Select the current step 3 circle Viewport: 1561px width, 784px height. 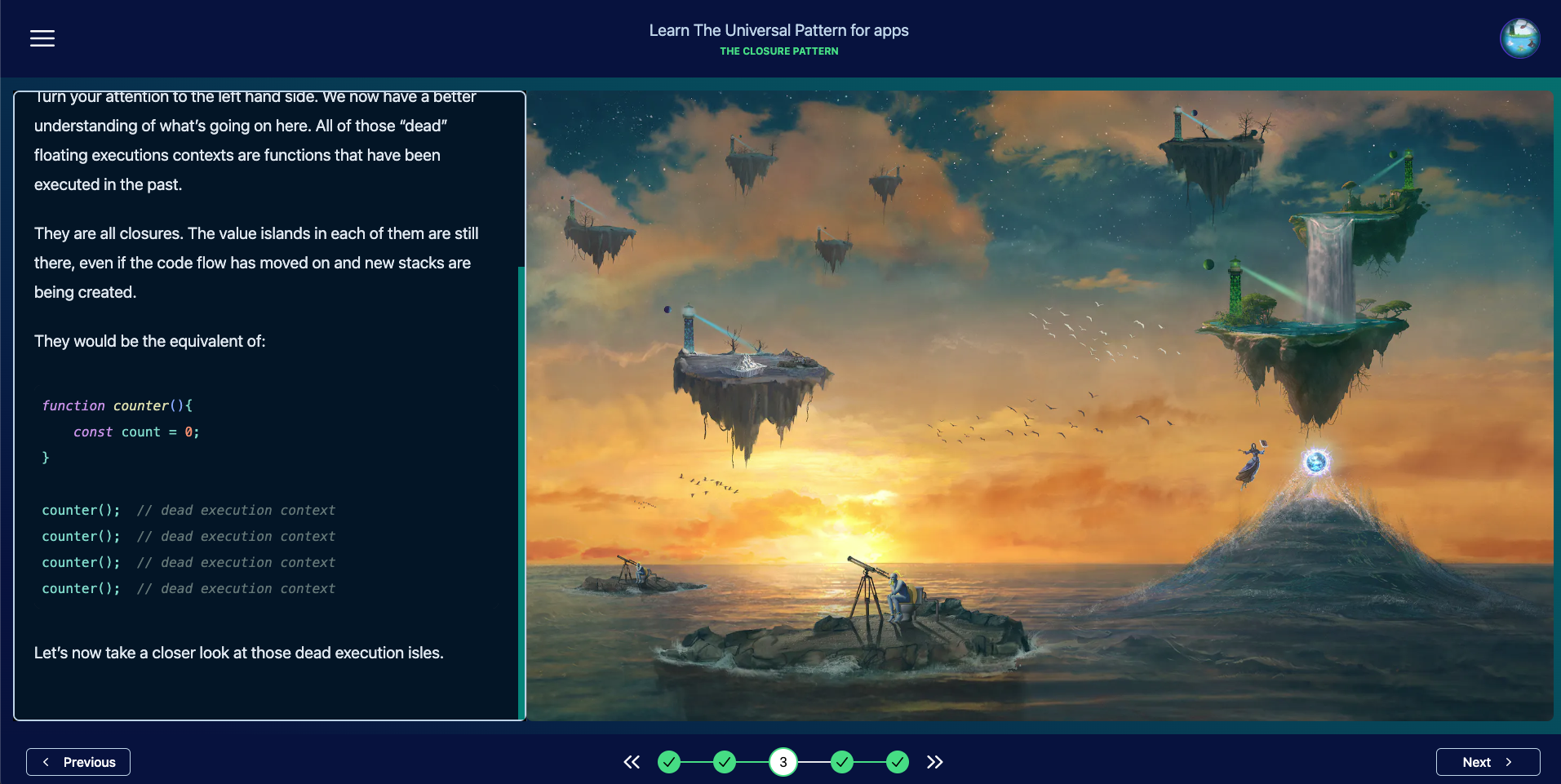coord(783,761)
